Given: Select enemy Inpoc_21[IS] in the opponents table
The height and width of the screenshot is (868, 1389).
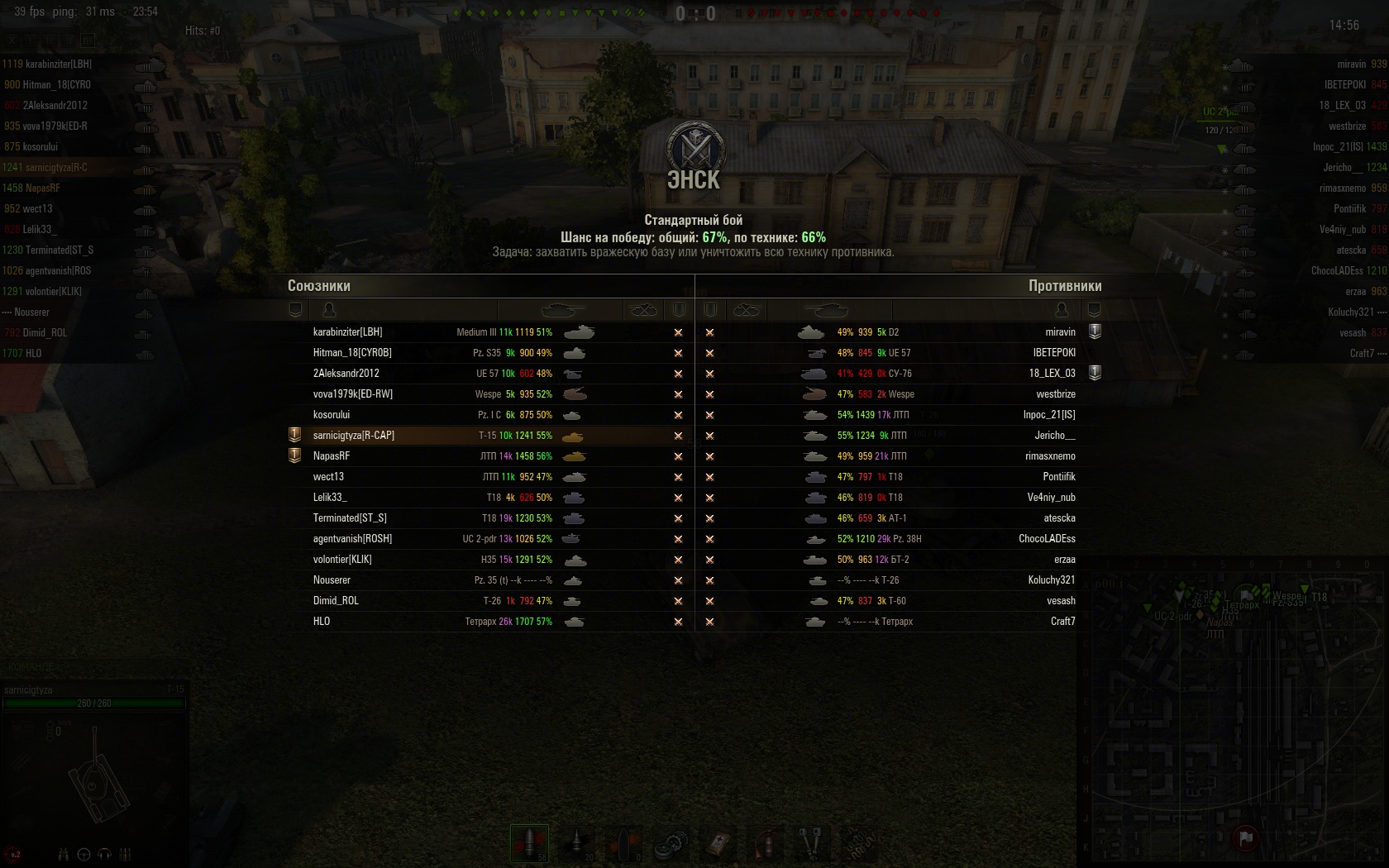Looking at the screenshot, I should pyautogui.click(x=1048, y=415).
